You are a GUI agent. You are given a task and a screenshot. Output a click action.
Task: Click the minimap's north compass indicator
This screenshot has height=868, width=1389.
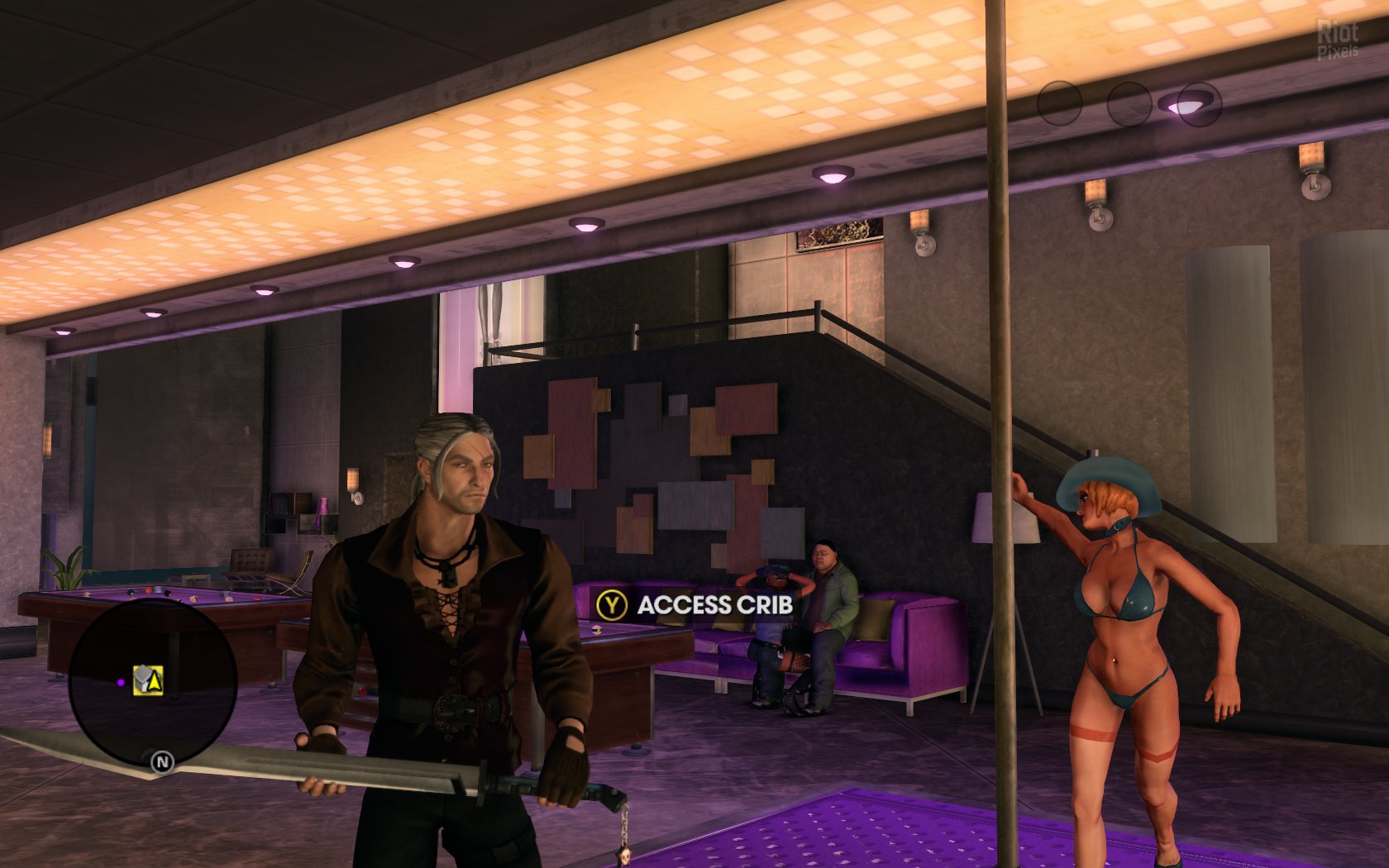(x=162, y=762)
